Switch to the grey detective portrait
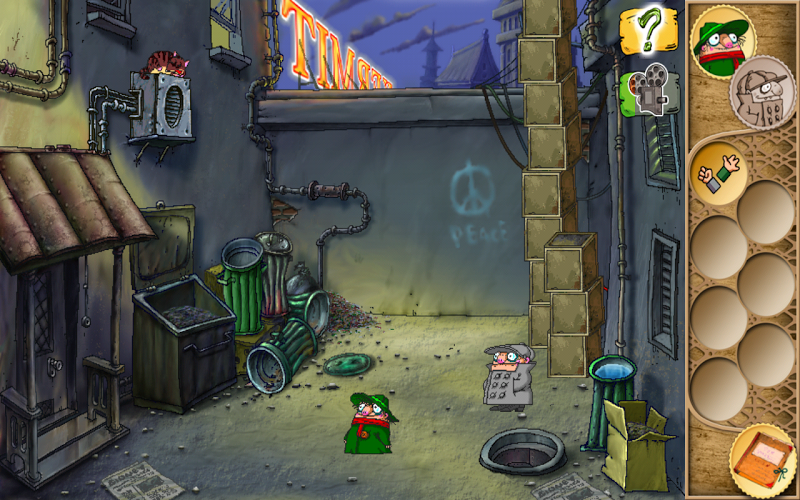 tap(765, 94)
